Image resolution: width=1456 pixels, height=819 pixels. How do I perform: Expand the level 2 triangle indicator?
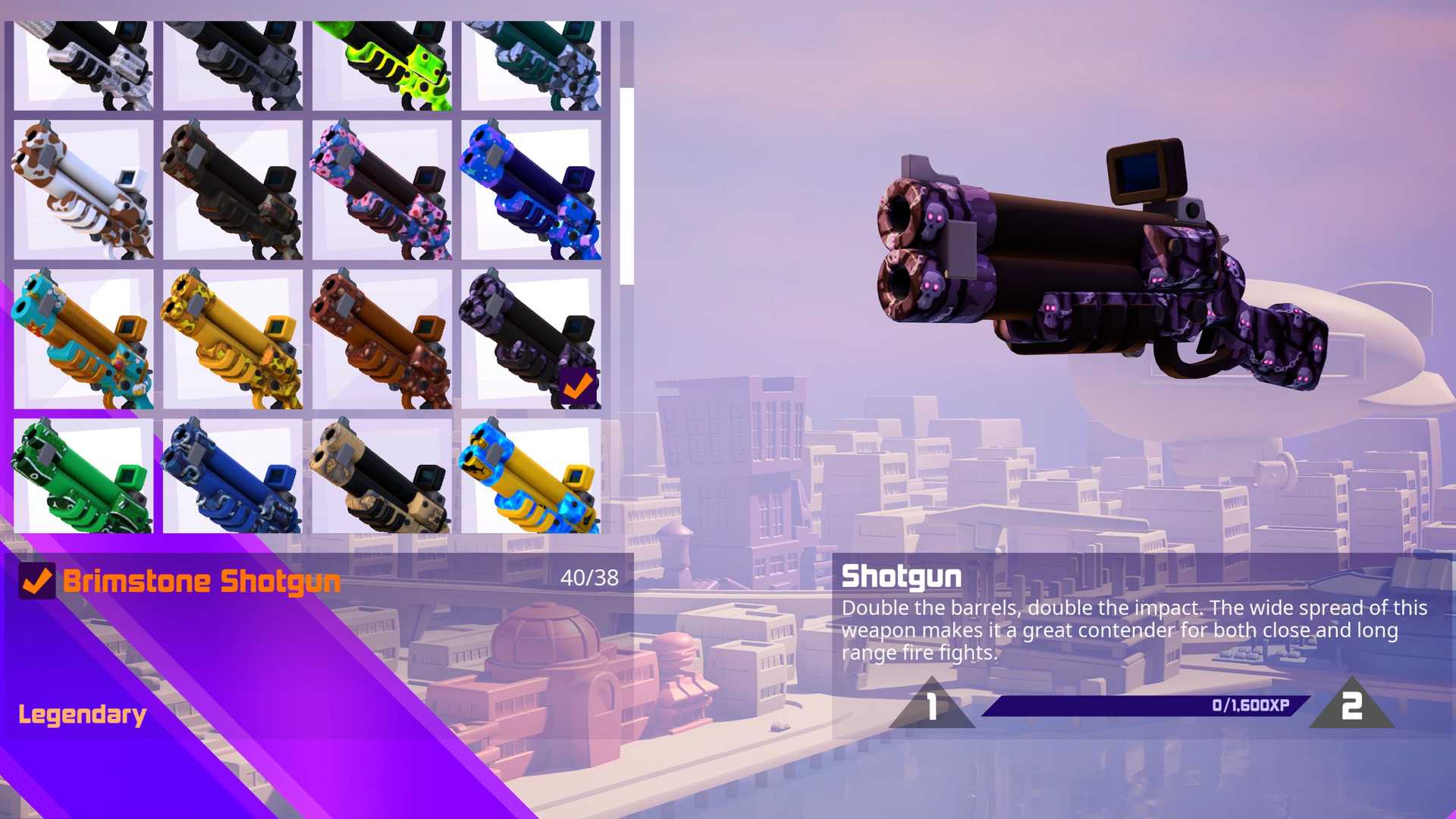(1350, 705)
